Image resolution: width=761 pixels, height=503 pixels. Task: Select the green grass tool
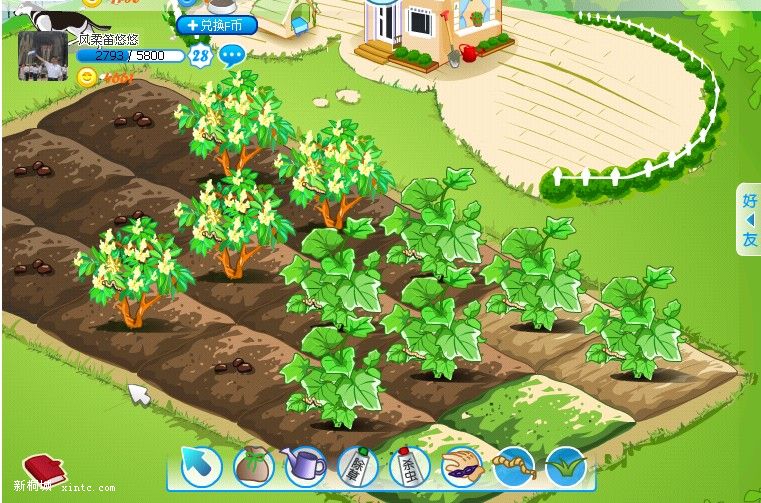(x=565, y=466)
